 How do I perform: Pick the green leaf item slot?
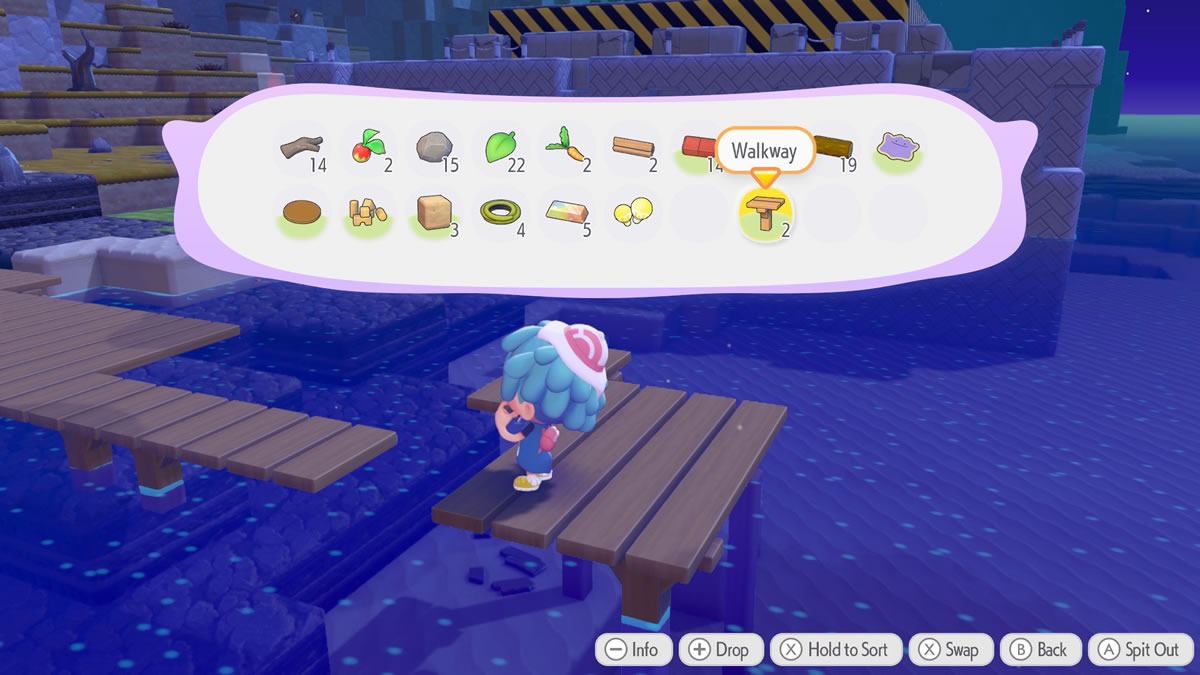tap(499, 150)
